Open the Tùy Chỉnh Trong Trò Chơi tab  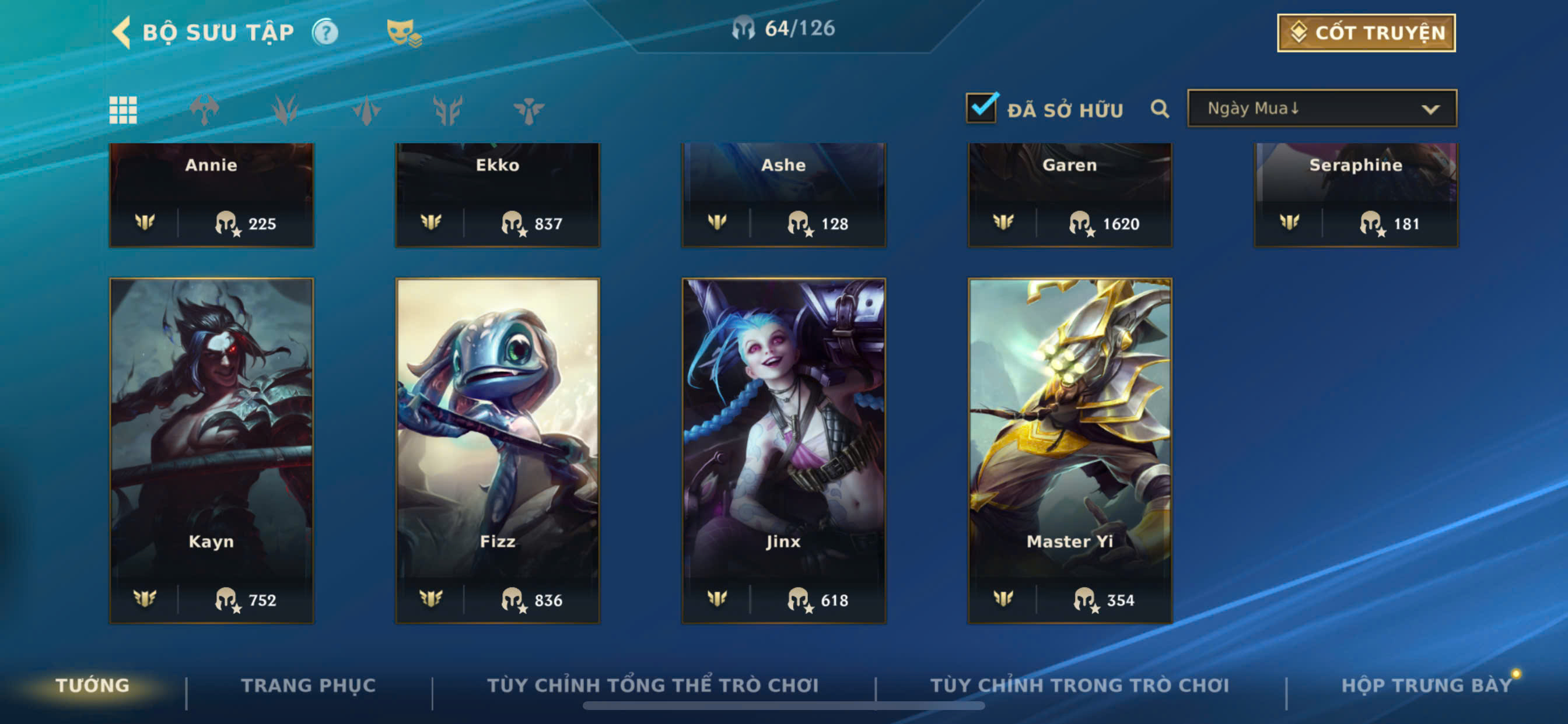click(1079, 686)
